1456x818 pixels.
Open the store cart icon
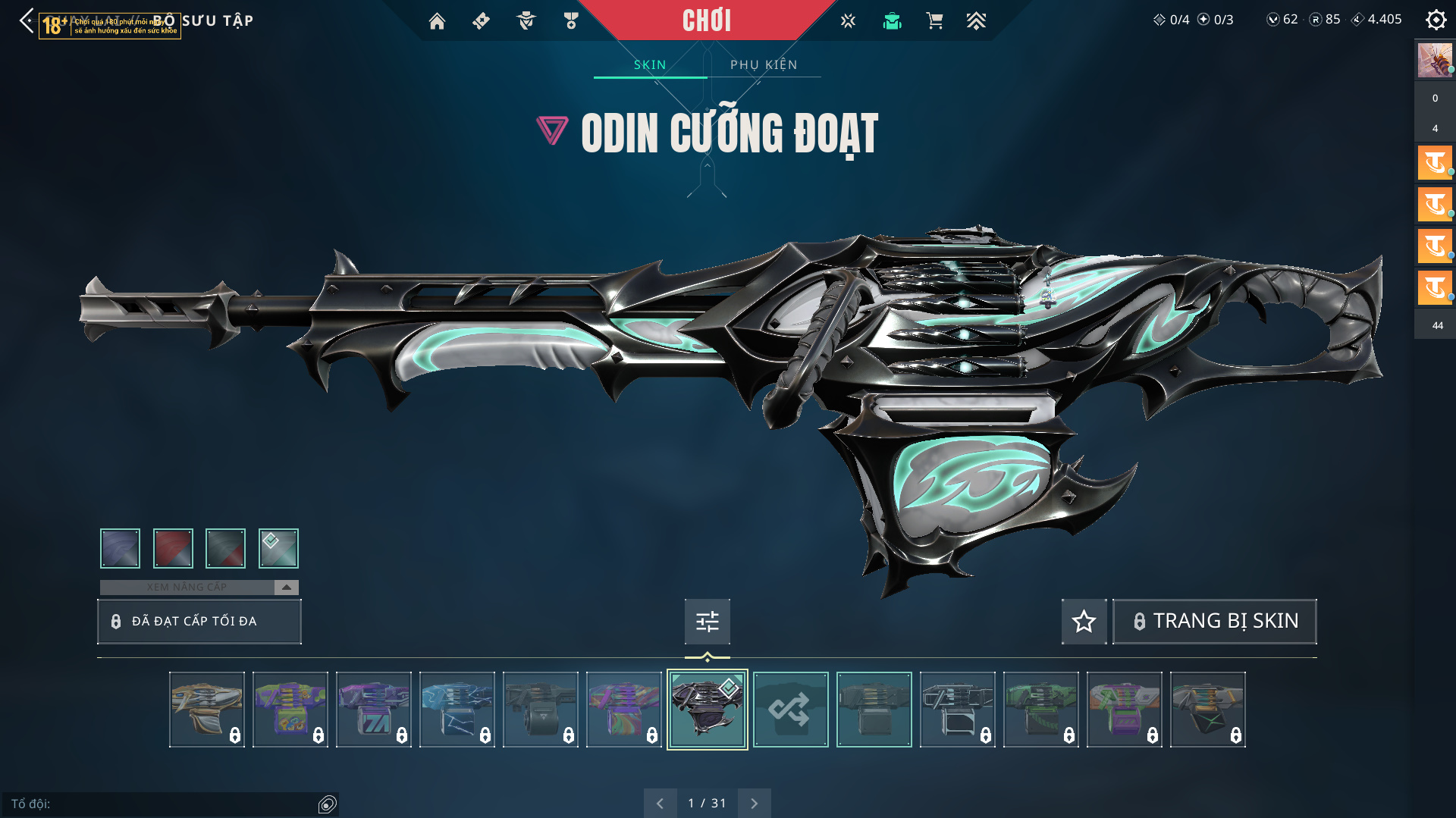(x=934, y=21)
